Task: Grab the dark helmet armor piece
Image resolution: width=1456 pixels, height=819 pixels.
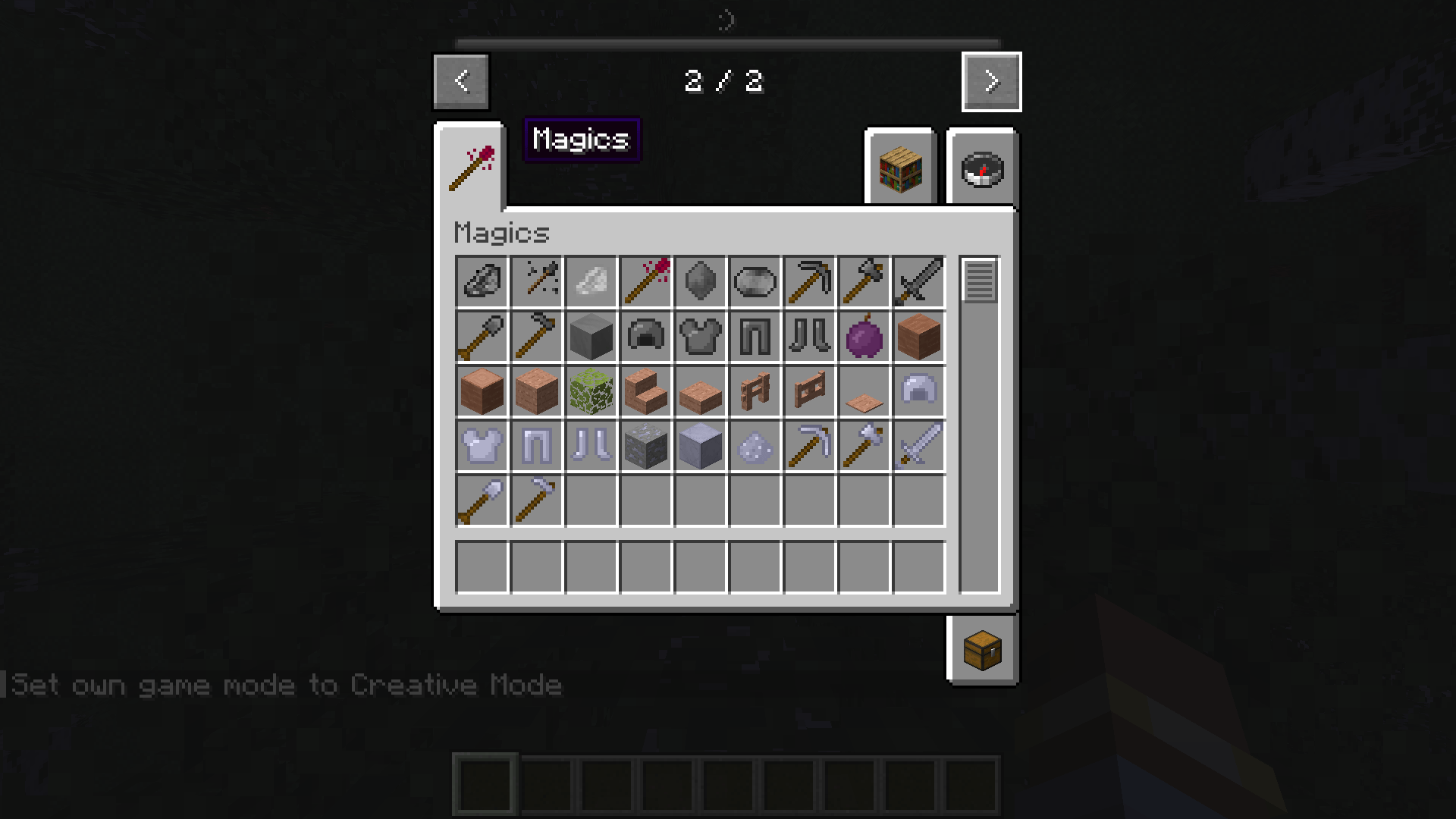Action: tap(645, 336)
